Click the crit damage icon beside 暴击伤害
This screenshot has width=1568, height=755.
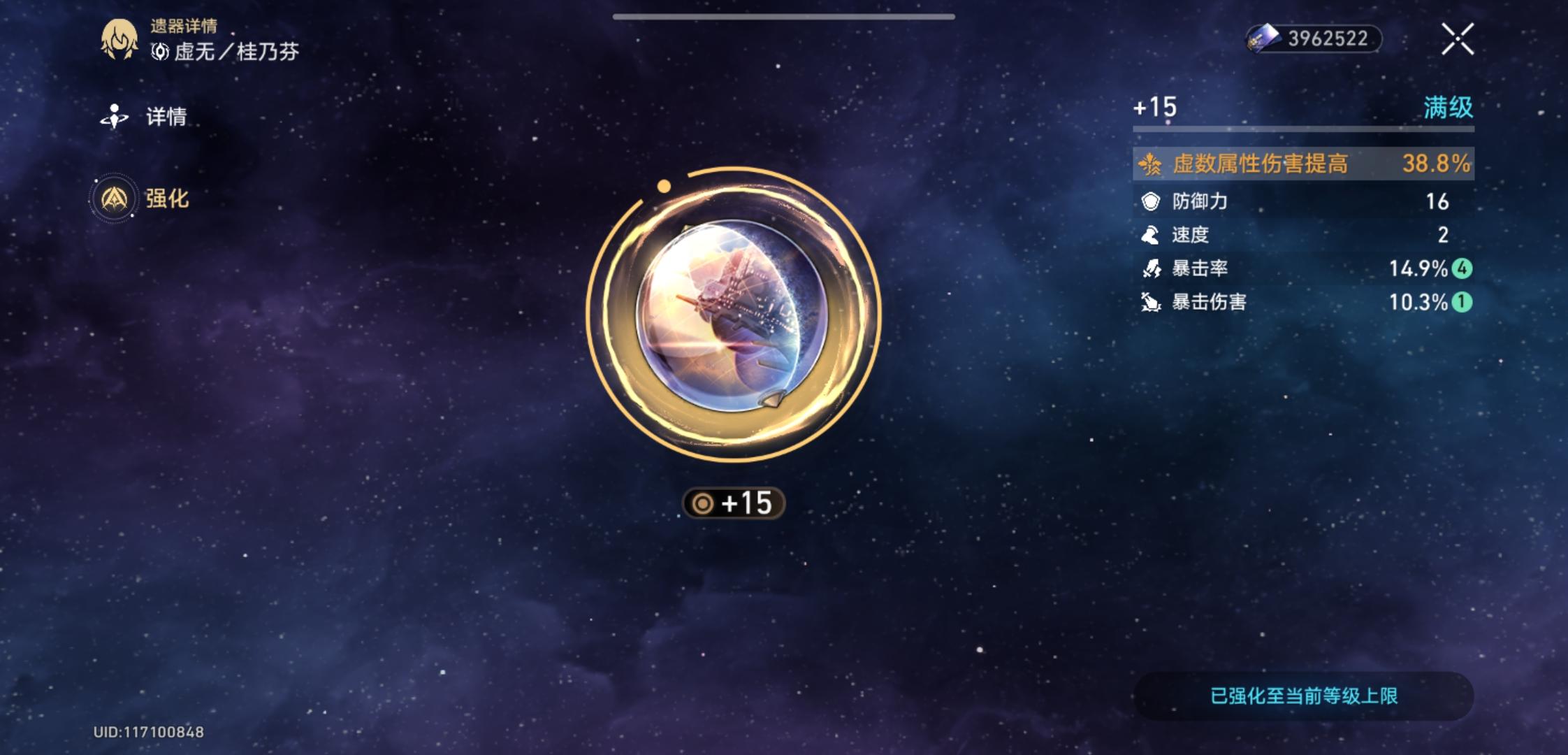point(1151,301)
